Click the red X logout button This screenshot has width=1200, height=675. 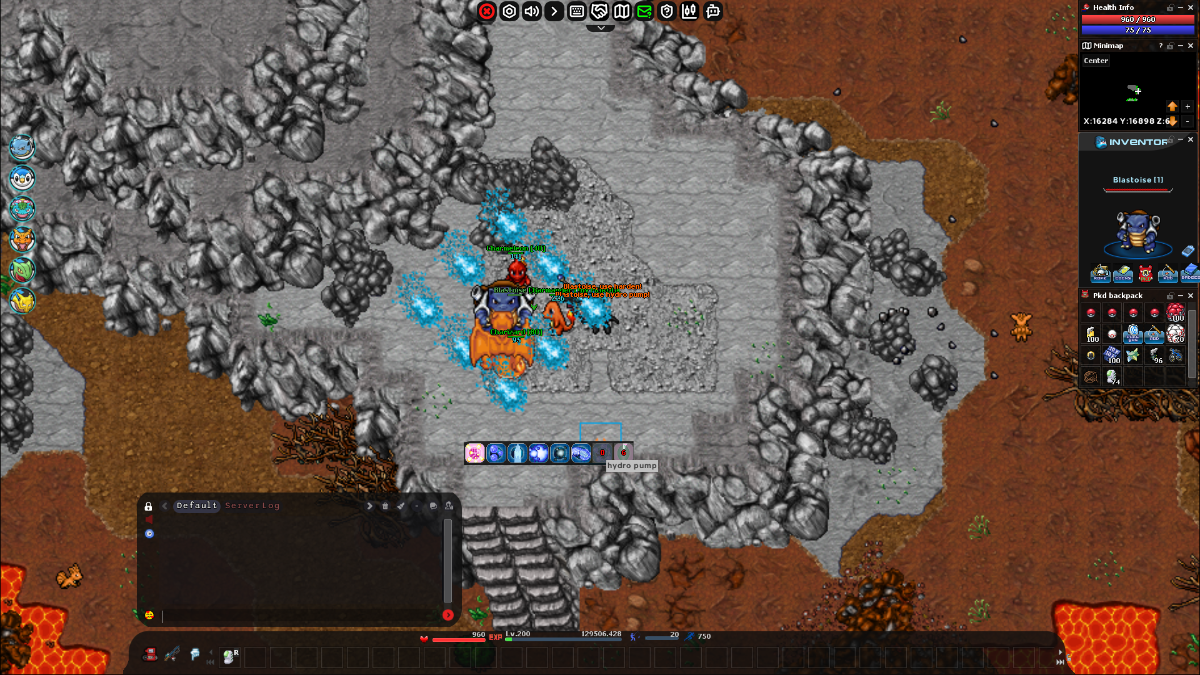point(487,11)
